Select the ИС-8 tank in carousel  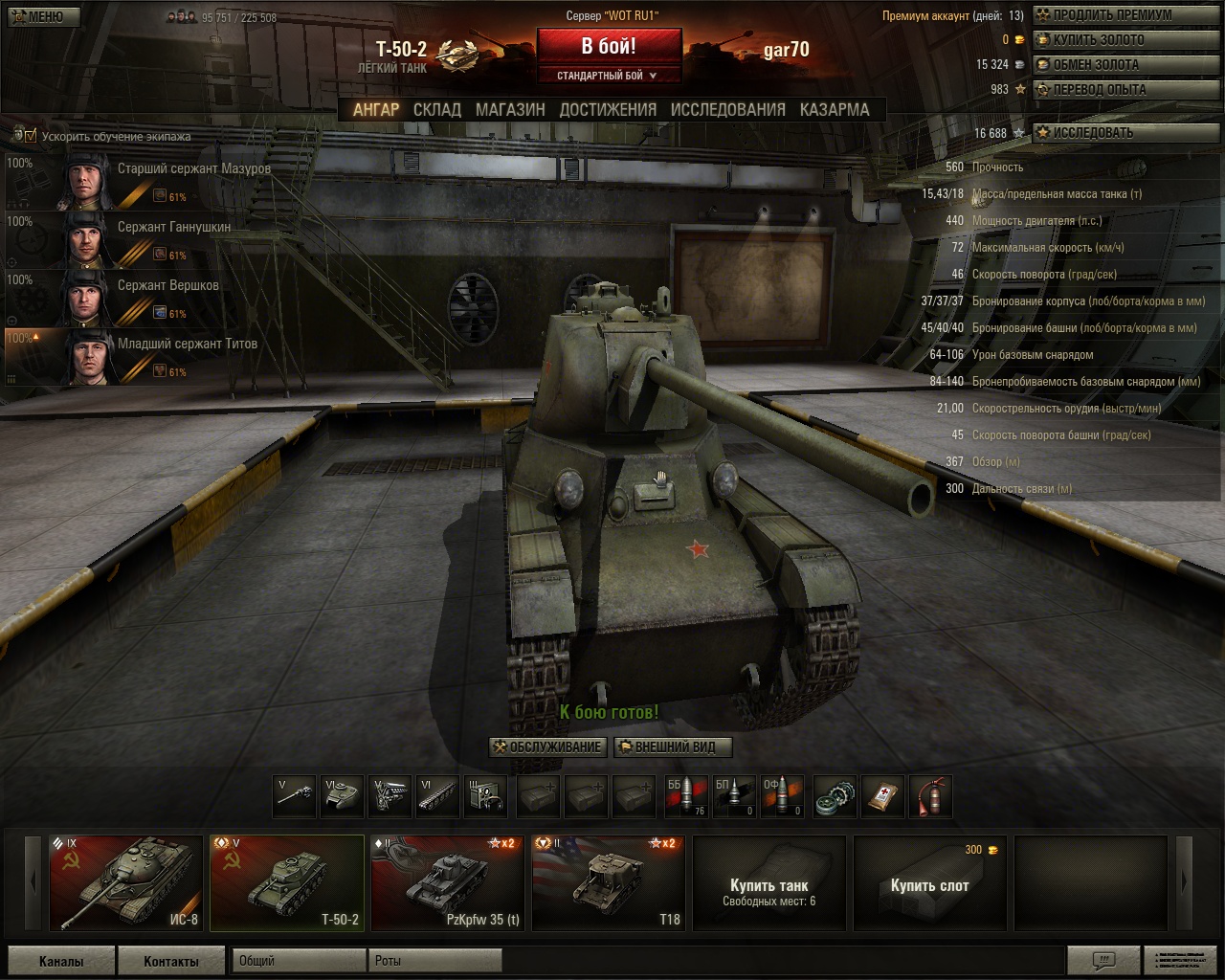coord(125,882)
